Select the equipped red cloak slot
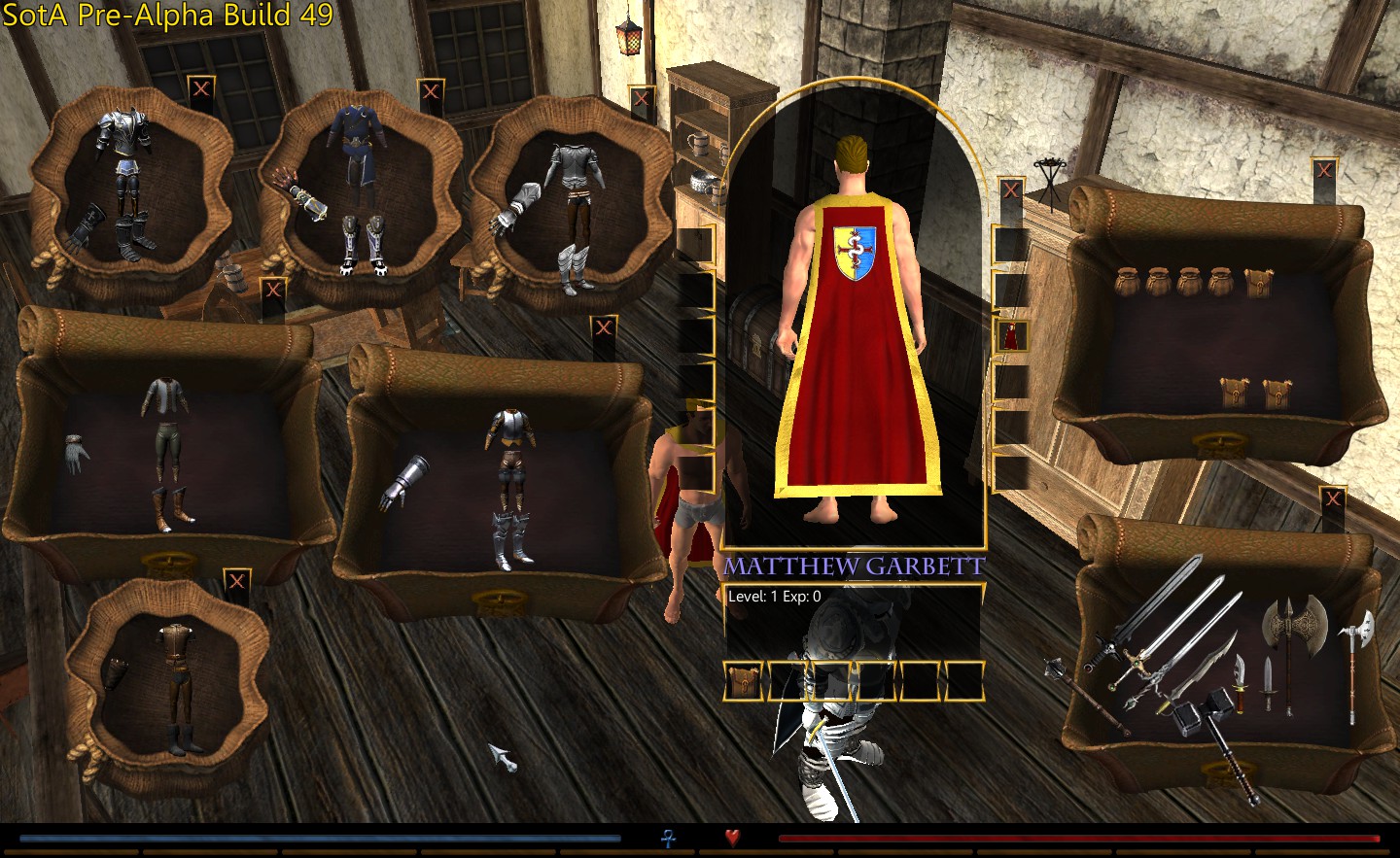The width and height of the screenshot is (1400, 858). pyautogui.click(x=1011, y=336)
